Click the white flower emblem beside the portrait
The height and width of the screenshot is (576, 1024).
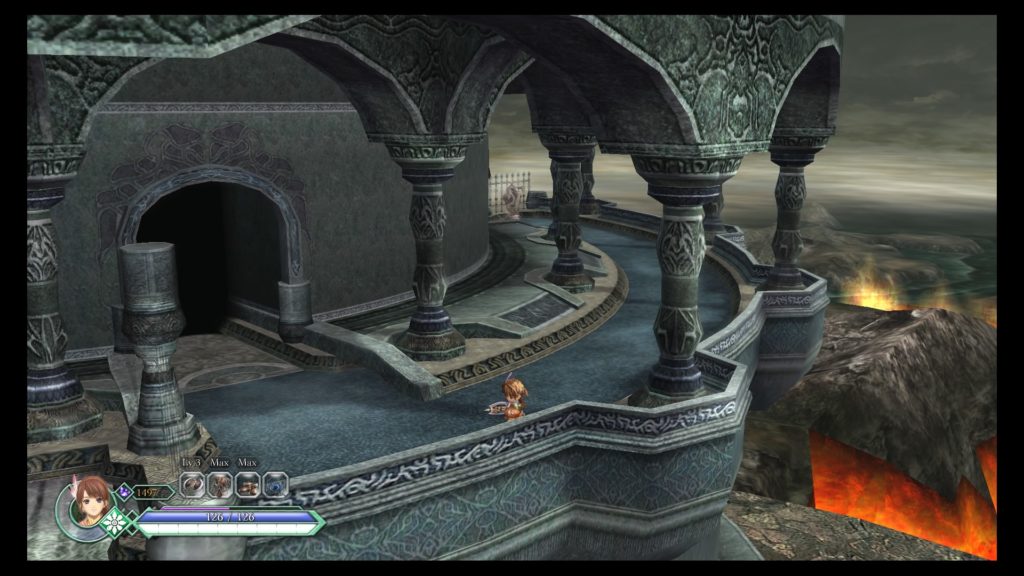(116, 521)
